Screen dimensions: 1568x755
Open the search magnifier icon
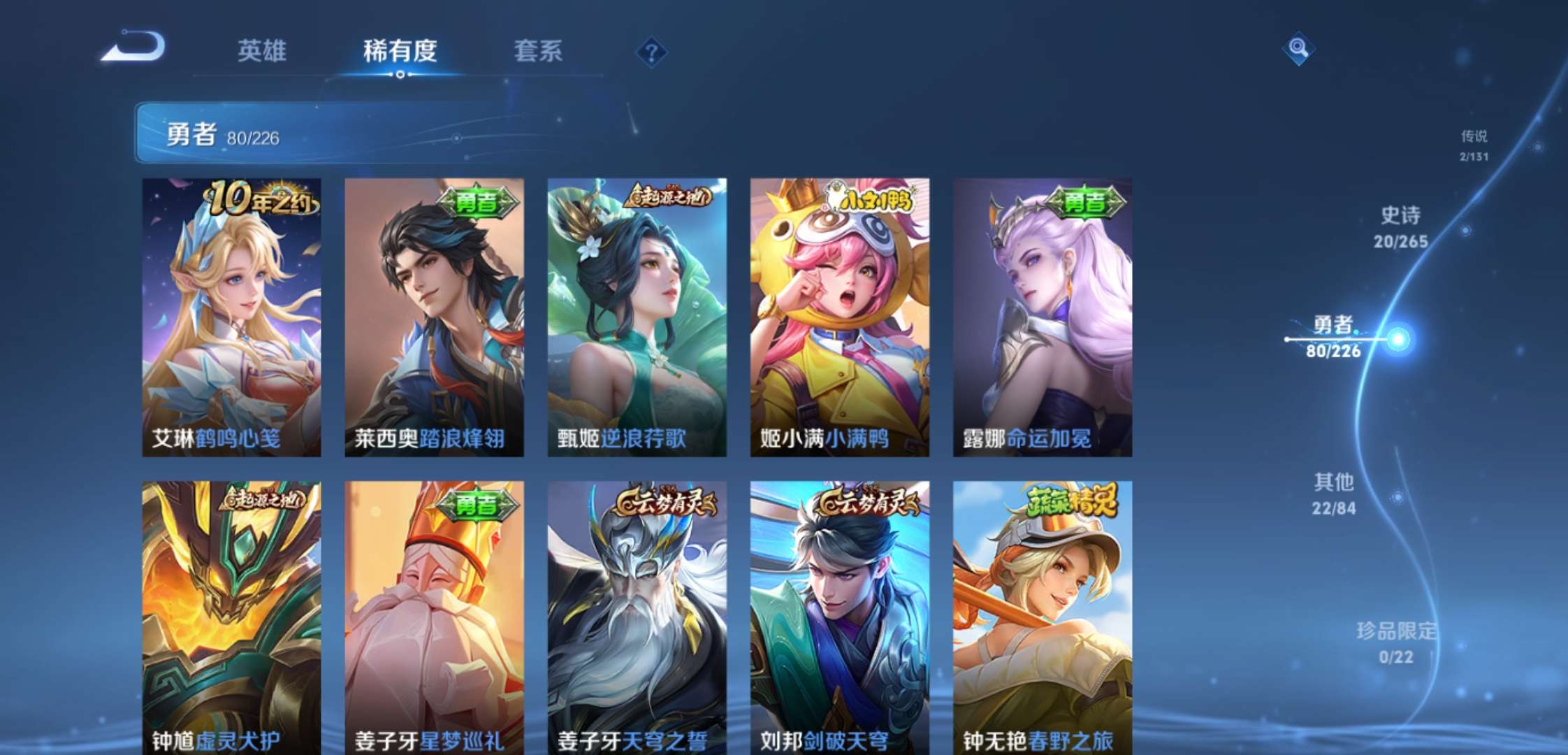pyautogui.click(x=1298, y=50)
